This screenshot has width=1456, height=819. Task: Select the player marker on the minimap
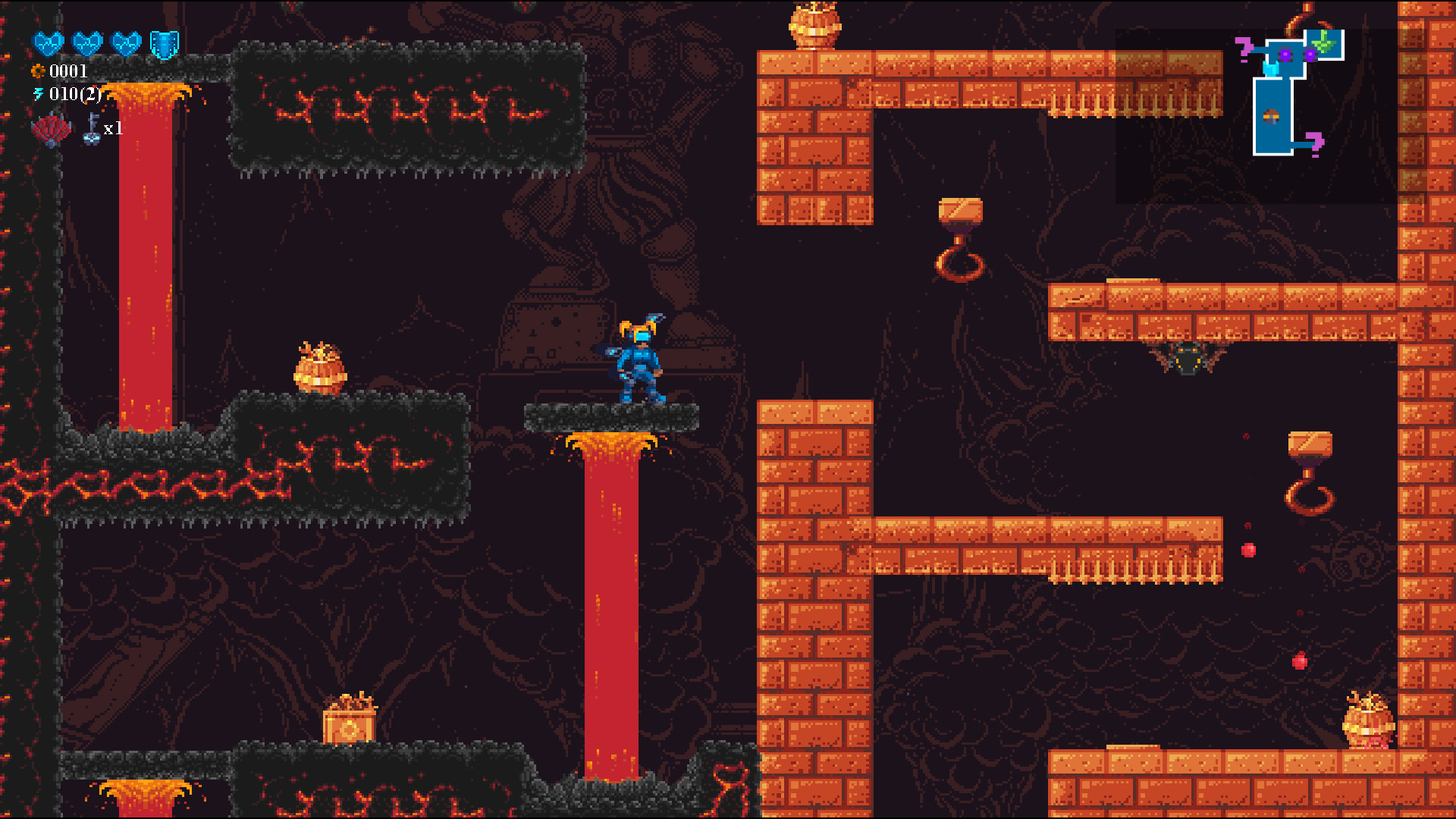(1271, 69)
